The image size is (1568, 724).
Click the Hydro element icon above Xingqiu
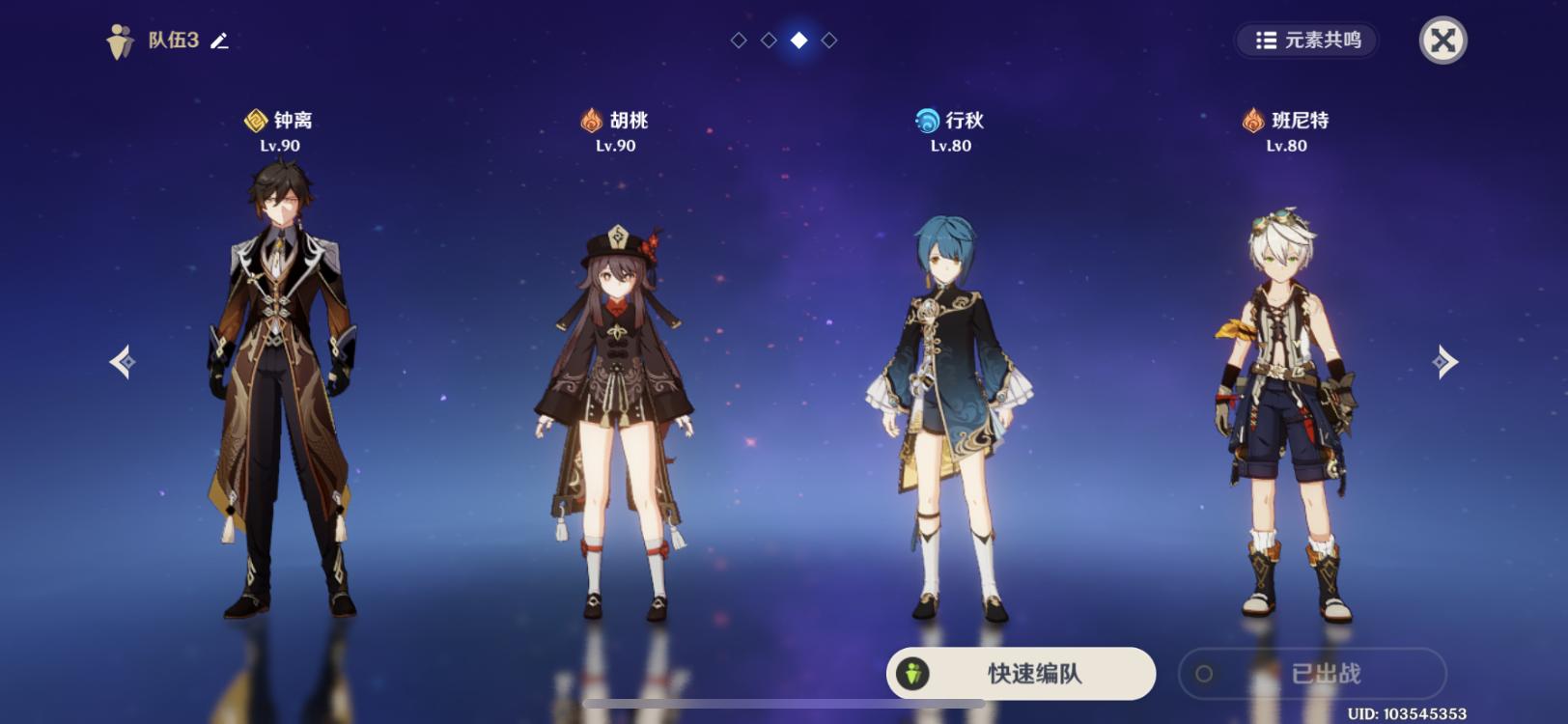click(923, 119)
